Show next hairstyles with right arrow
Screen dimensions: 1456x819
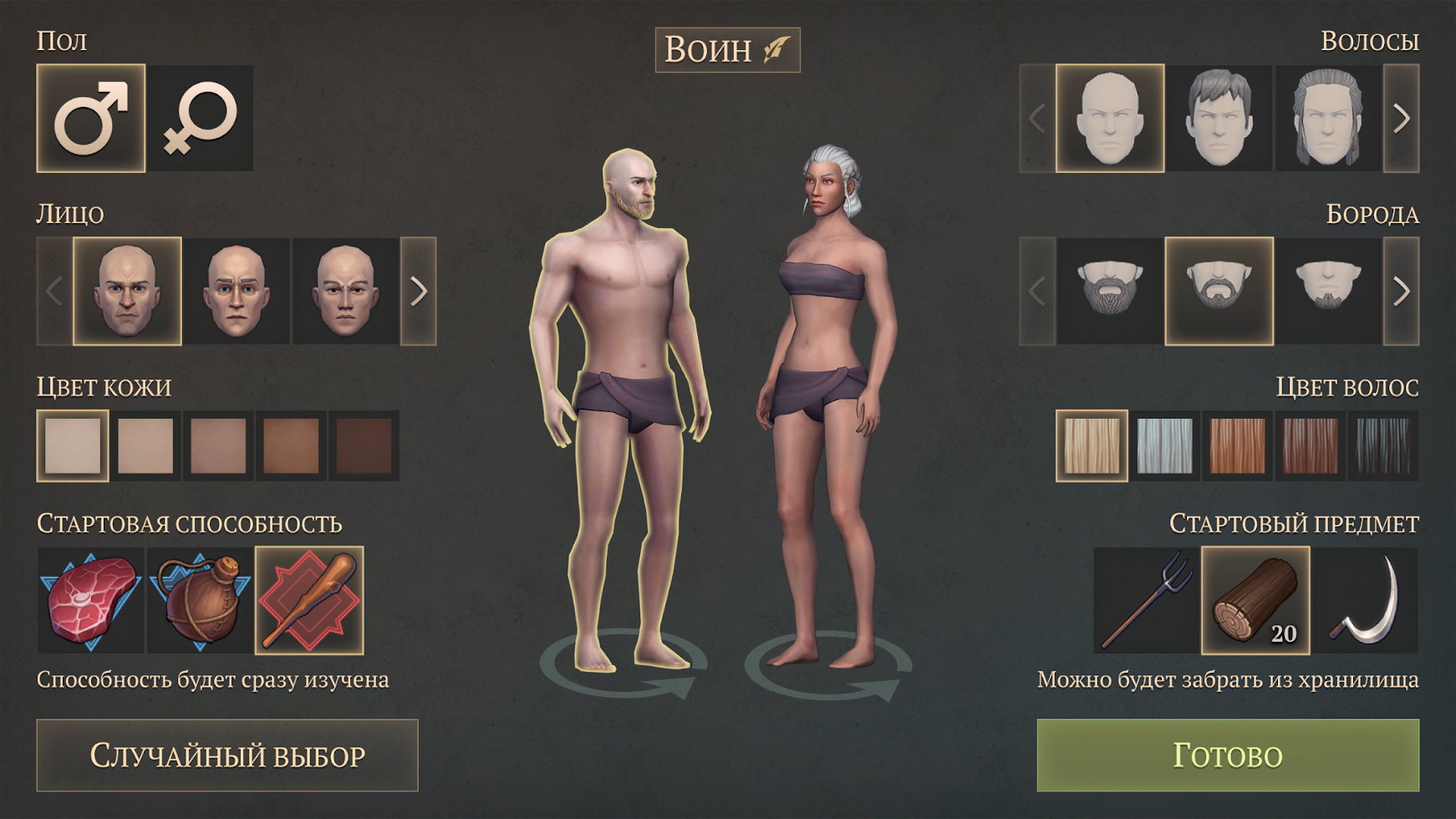[x=1402, y=119]
